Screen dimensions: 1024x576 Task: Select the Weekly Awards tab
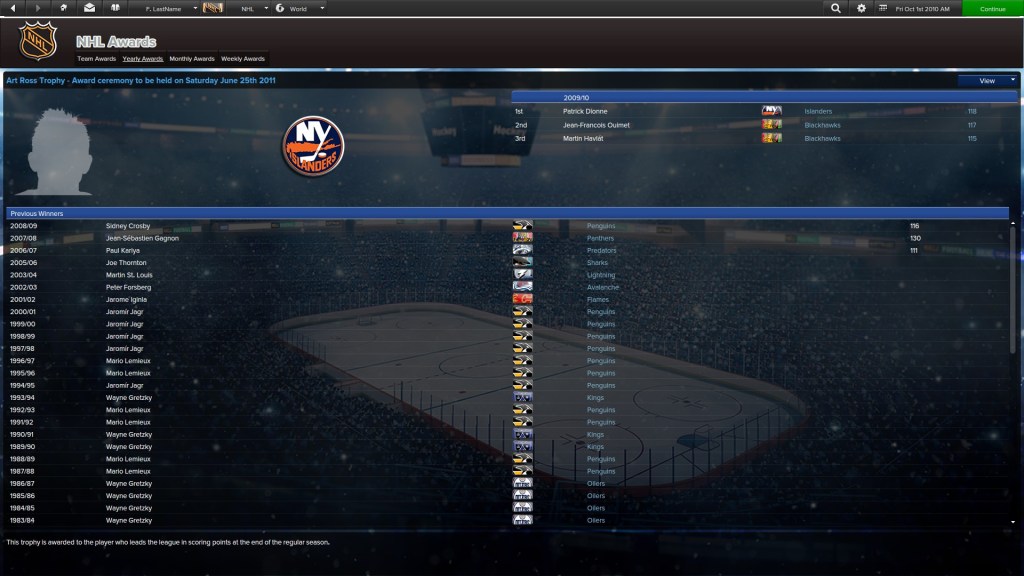[x=243, y=59]
